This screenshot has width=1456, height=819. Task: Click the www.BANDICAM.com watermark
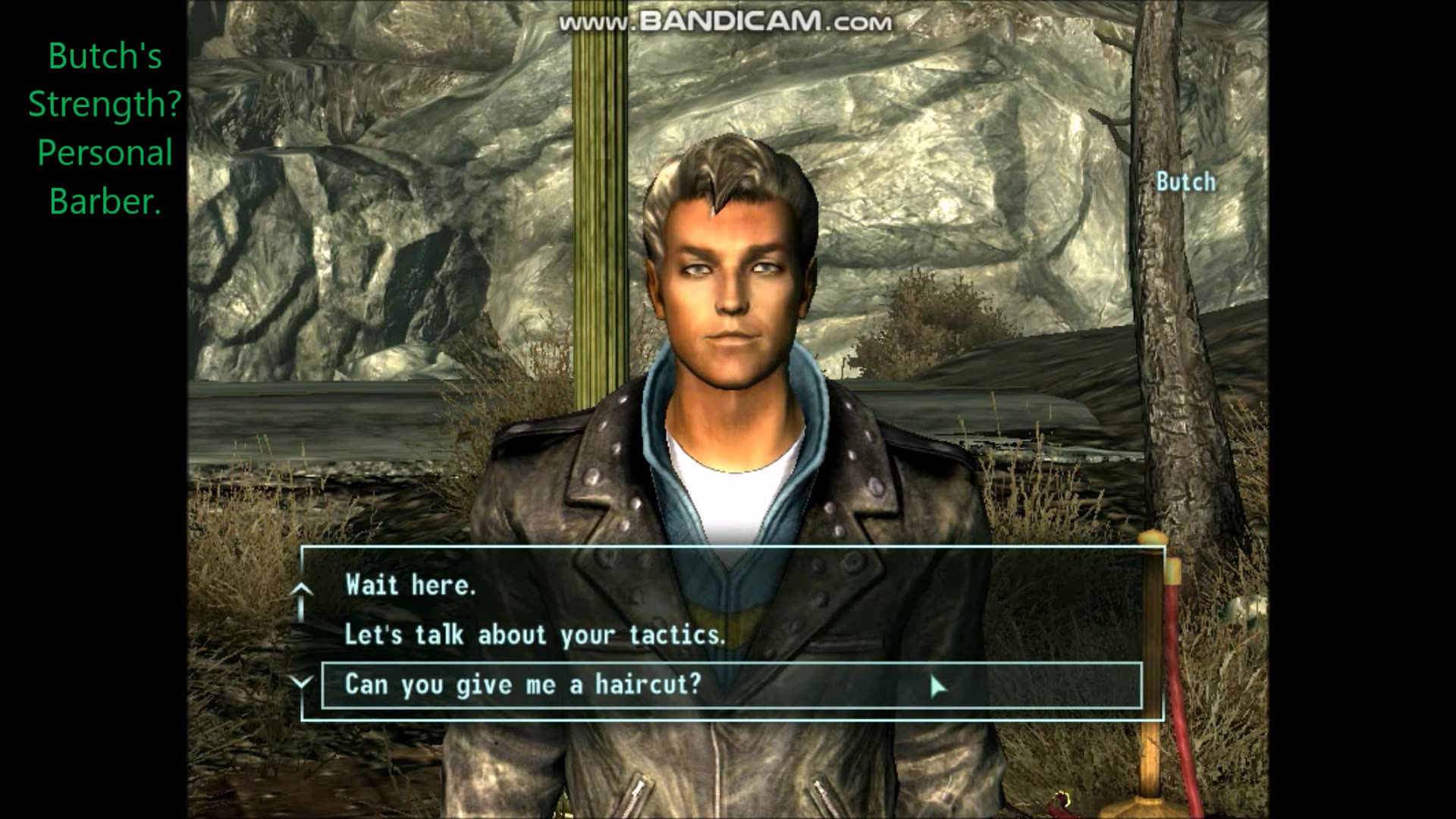coord(725,22)
